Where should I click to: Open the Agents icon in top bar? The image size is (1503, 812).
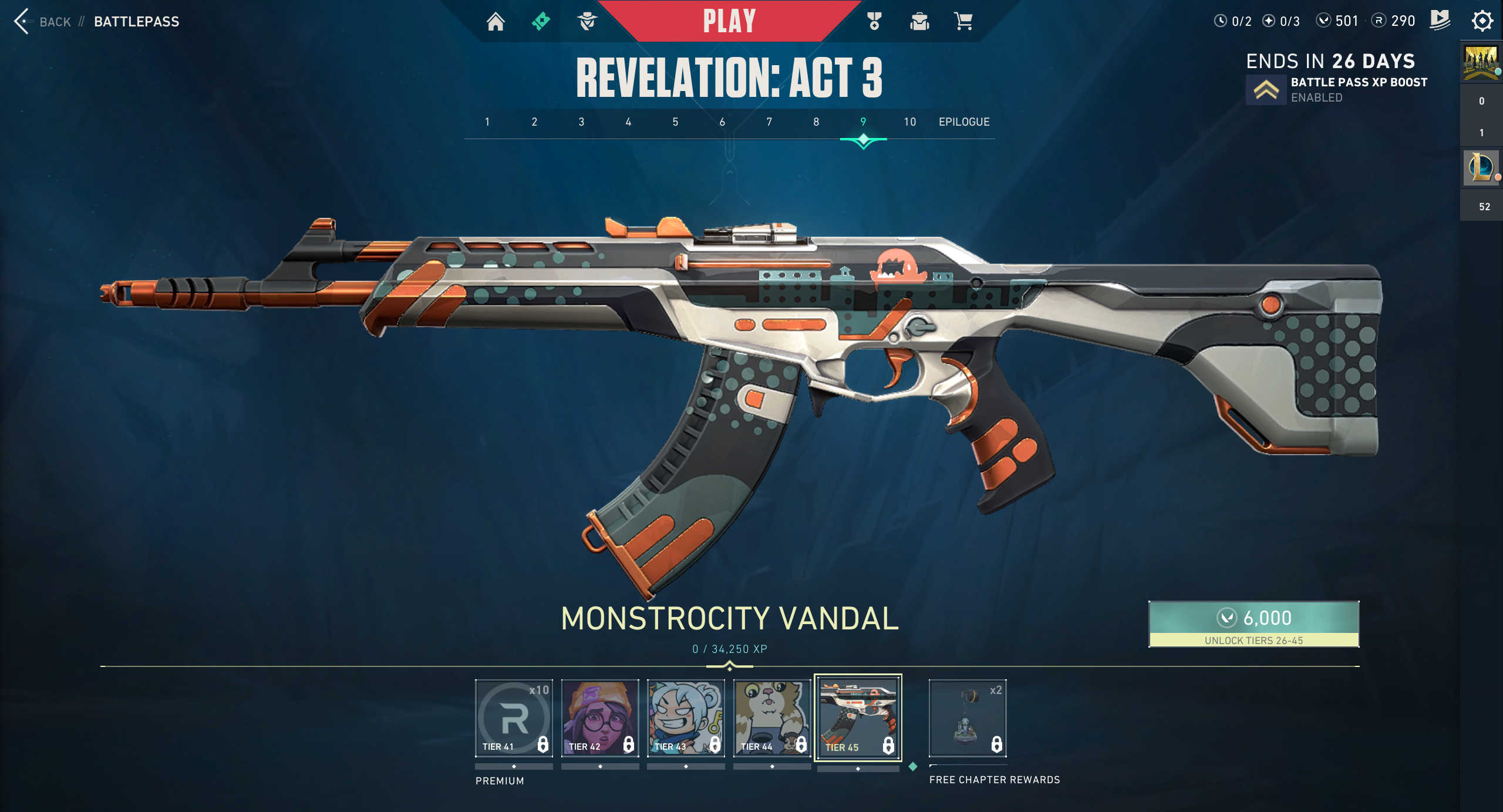pos(587,22)
